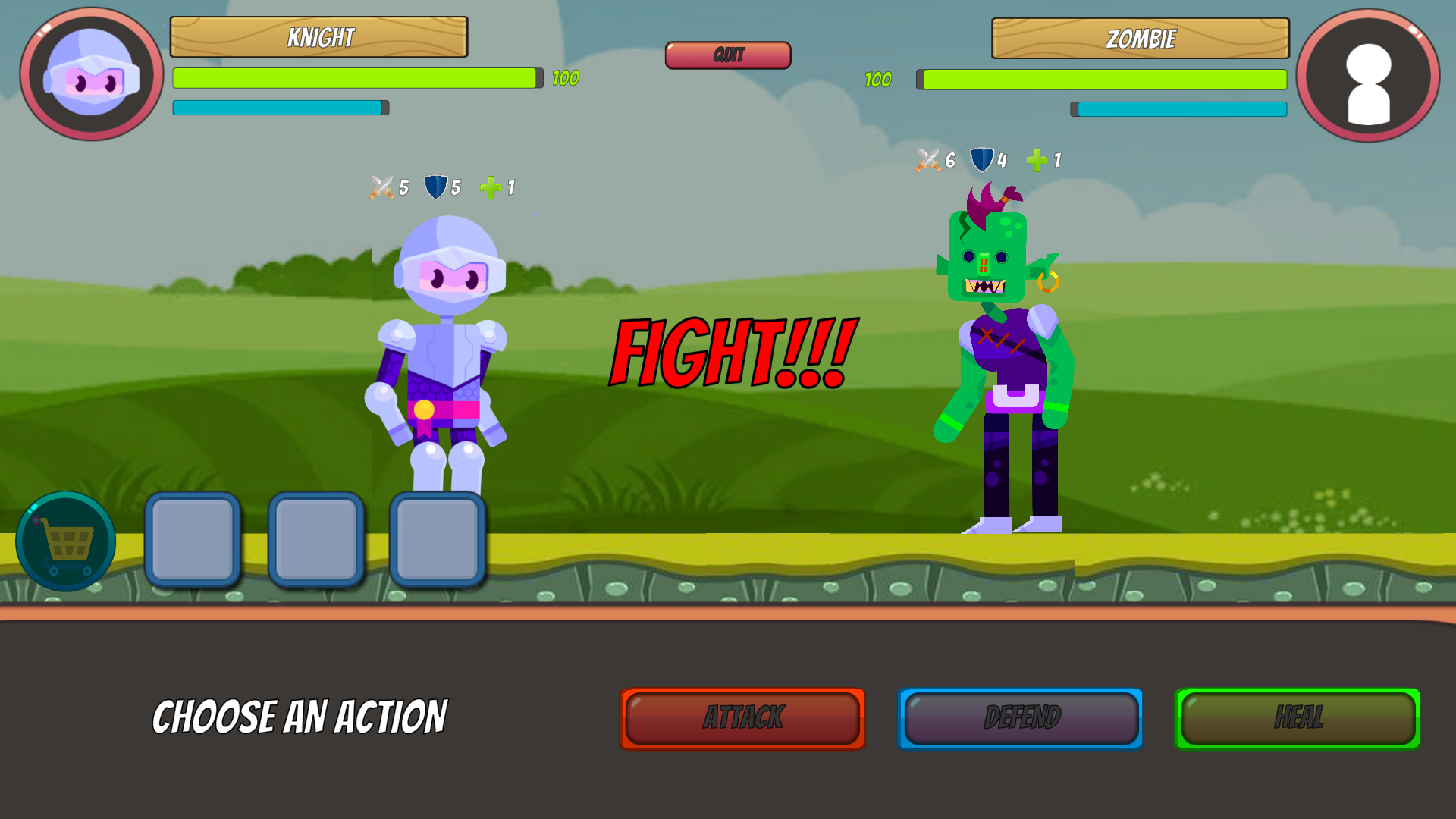
Task: Click the Zombie's green plus heal icon
Action: (1034, 160)
